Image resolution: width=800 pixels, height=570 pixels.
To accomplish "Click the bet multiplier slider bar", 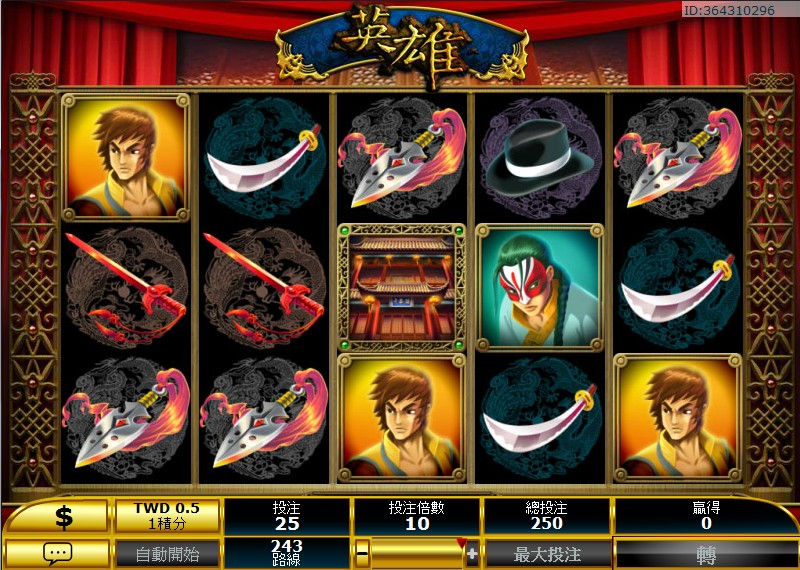I will click(417, 553).
